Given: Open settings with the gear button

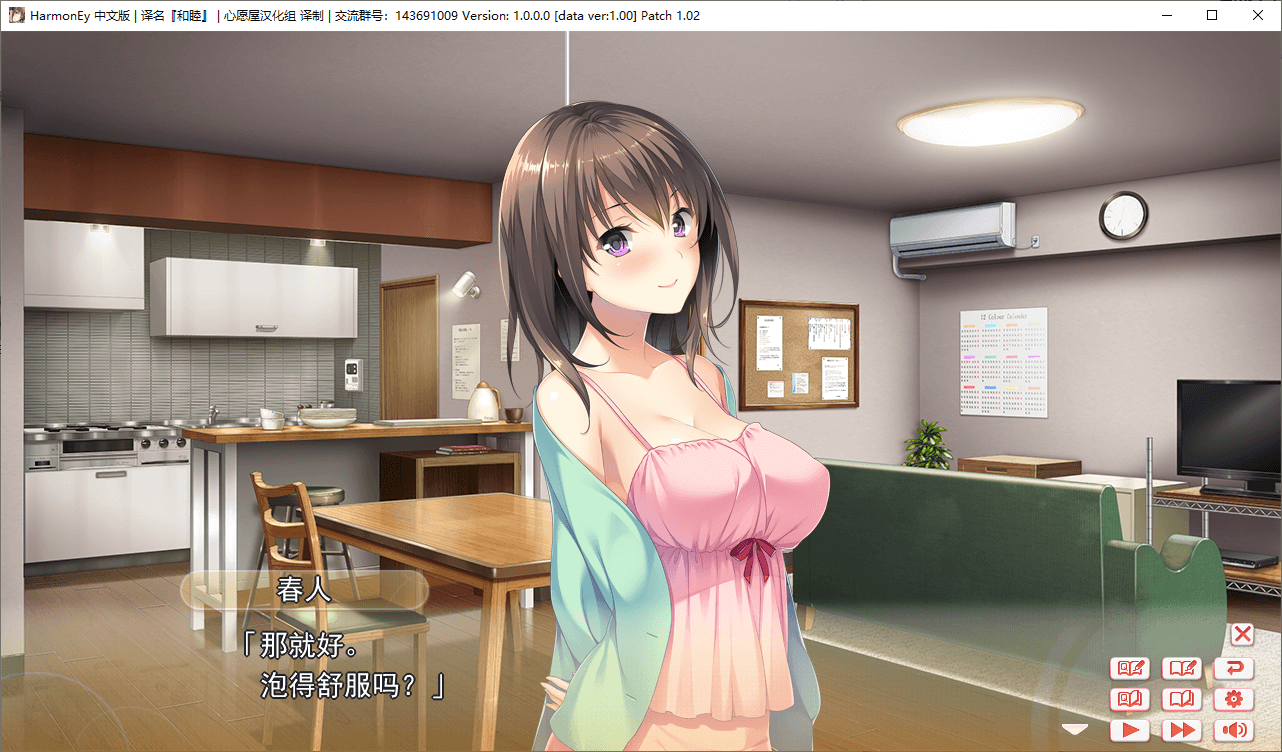Looking at the screenshot, I should coord(1234,699).
